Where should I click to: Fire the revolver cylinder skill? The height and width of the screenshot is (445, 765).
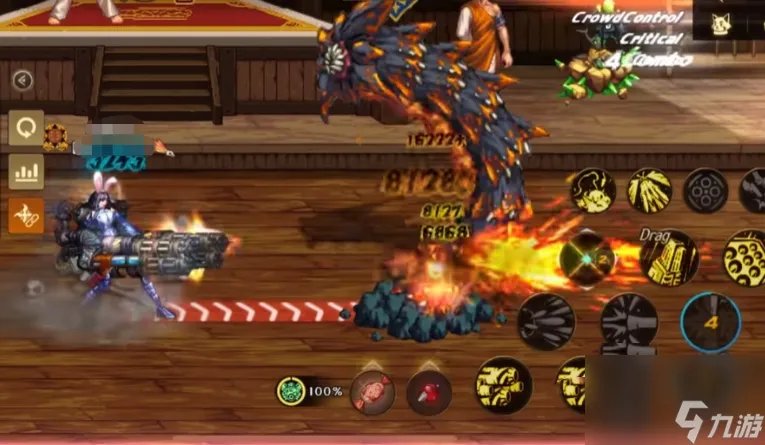[706, 190]
